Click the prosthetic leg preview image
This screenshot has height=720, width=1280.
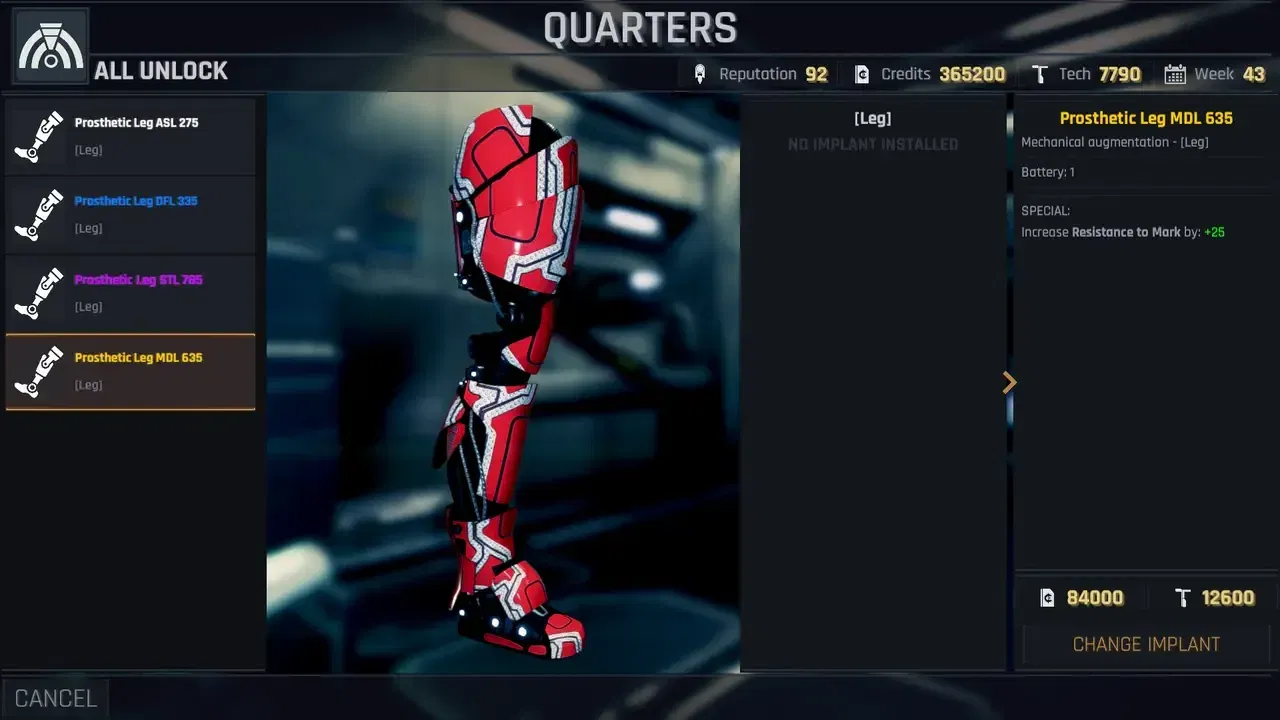500,380
